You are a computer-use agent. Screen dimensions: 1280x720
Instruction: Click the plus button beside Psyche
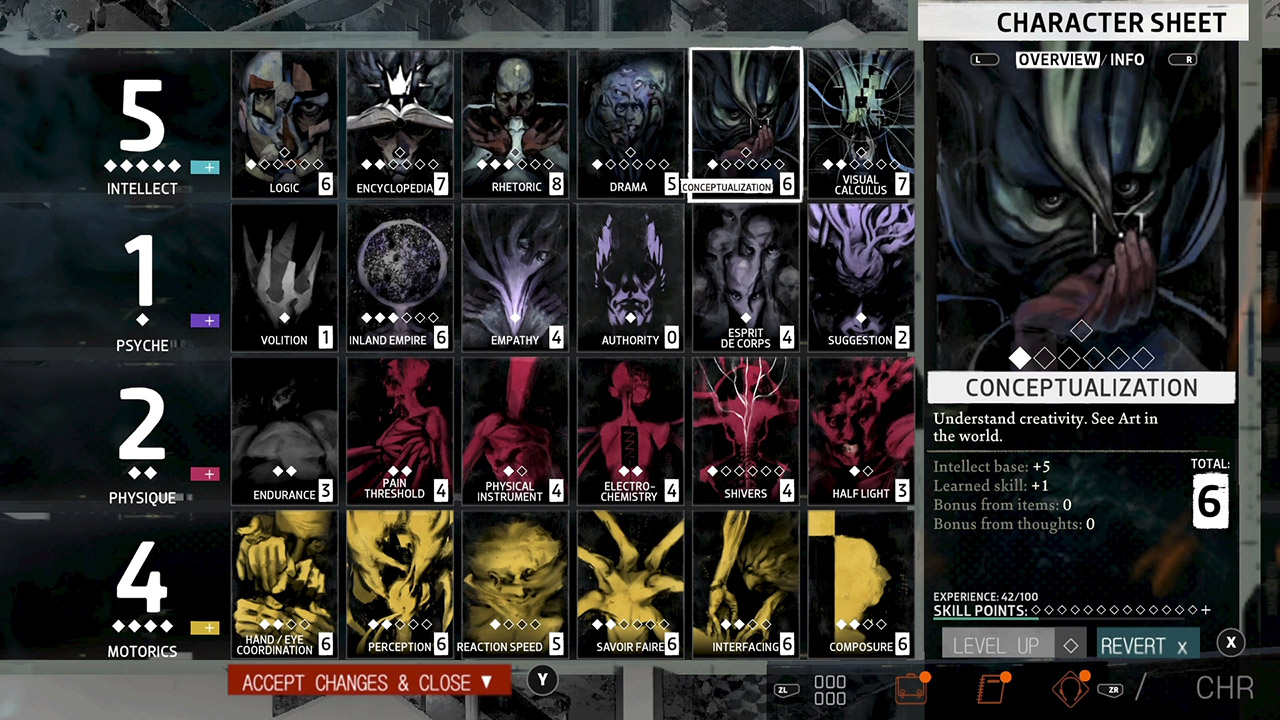tap(206, 321)
